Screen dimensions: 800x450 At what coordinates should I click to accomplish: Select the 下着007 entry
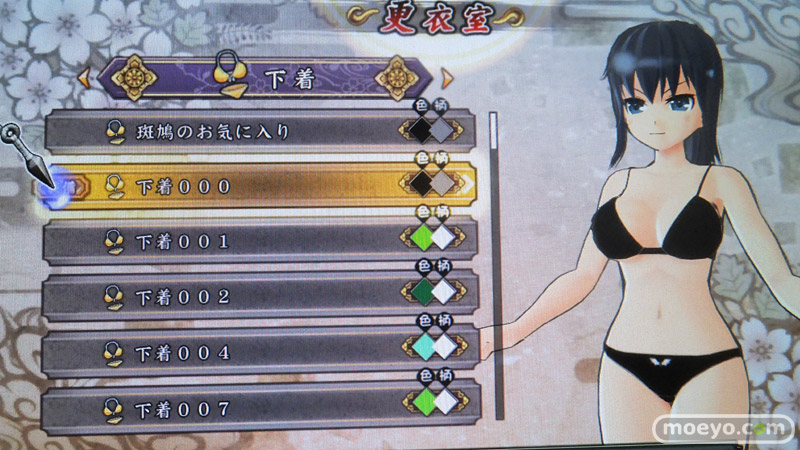pyautogui.click(x=230, y=408)
